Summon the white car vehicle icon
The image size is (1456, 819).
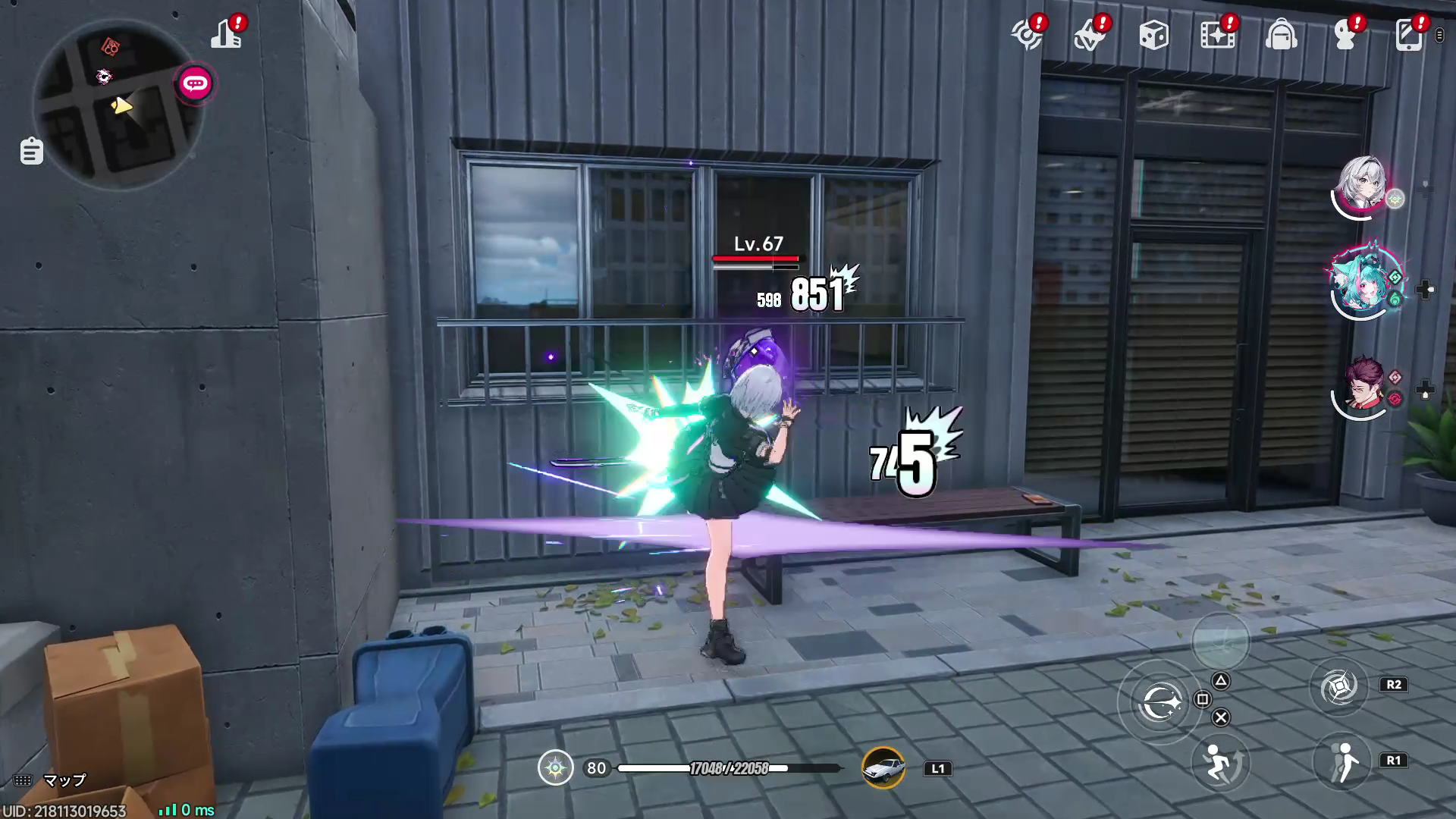pyautogui.click(x=883, y=768)
